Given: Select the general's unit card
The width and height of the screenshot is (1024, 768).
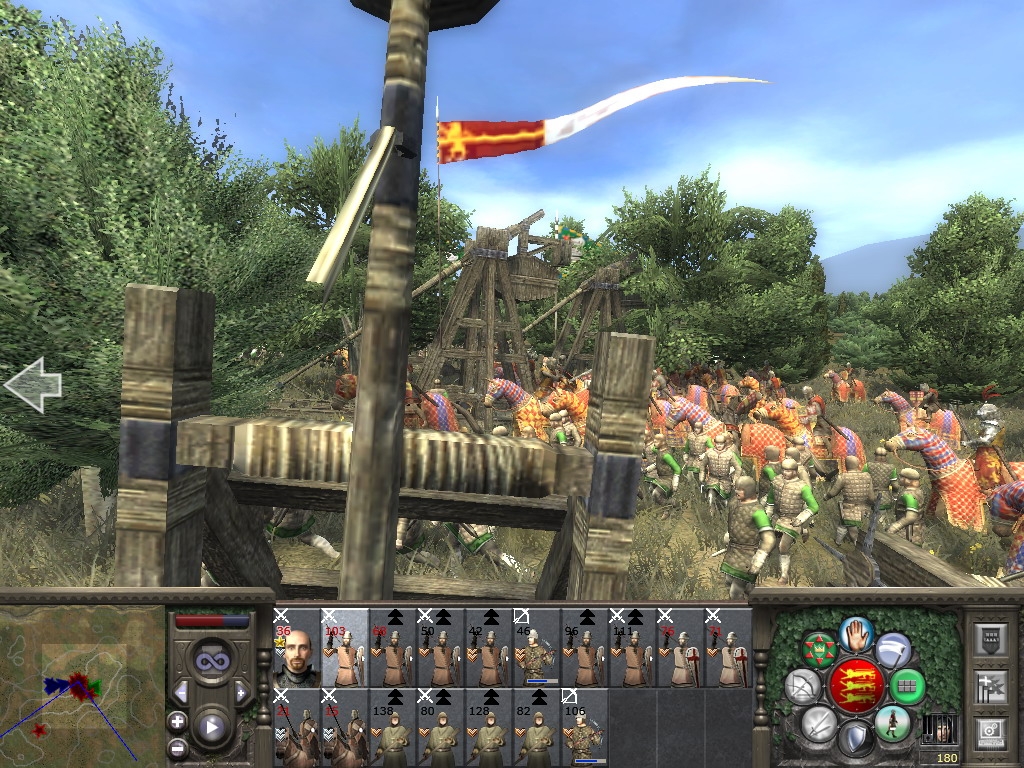Looking at the screenshot, I should point(296,650).
